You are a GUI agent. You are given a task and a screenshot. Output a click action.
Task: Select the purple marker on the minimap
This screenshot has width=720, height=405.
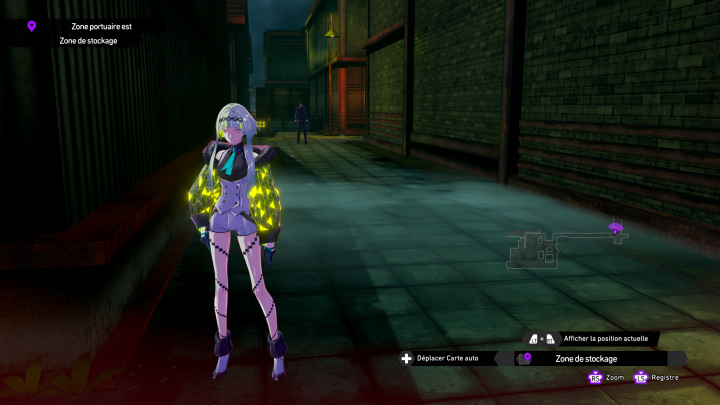click(616, 229)
